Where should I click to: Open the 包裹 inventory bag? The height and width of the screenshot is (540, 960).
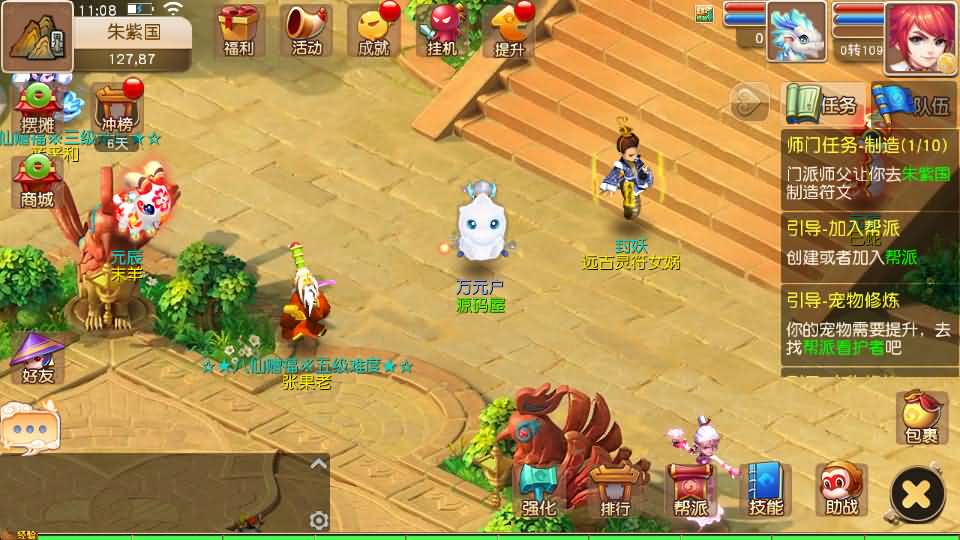[921, 418]
